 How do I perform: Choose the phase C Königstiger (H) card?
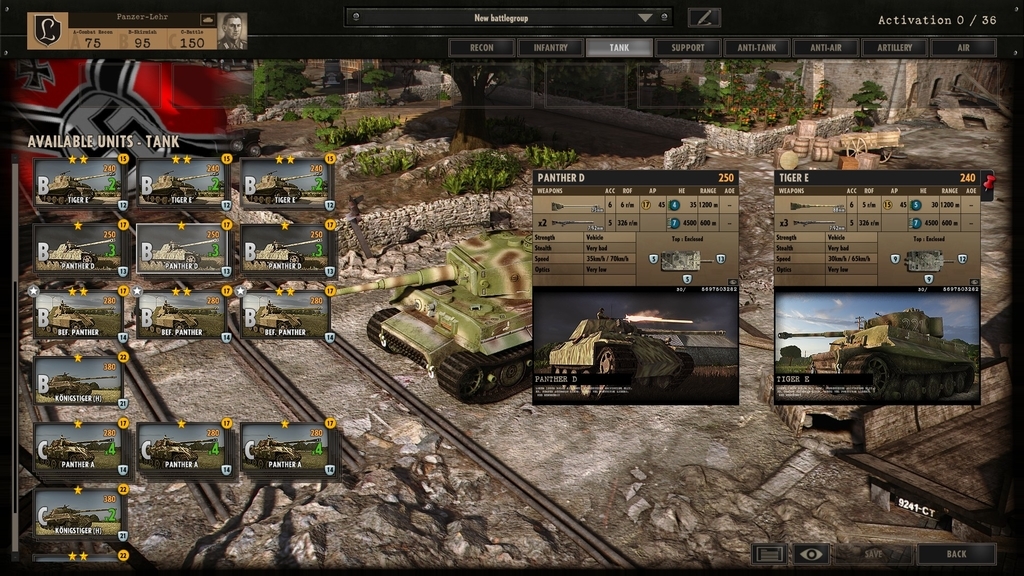click(x=79, y=513)
